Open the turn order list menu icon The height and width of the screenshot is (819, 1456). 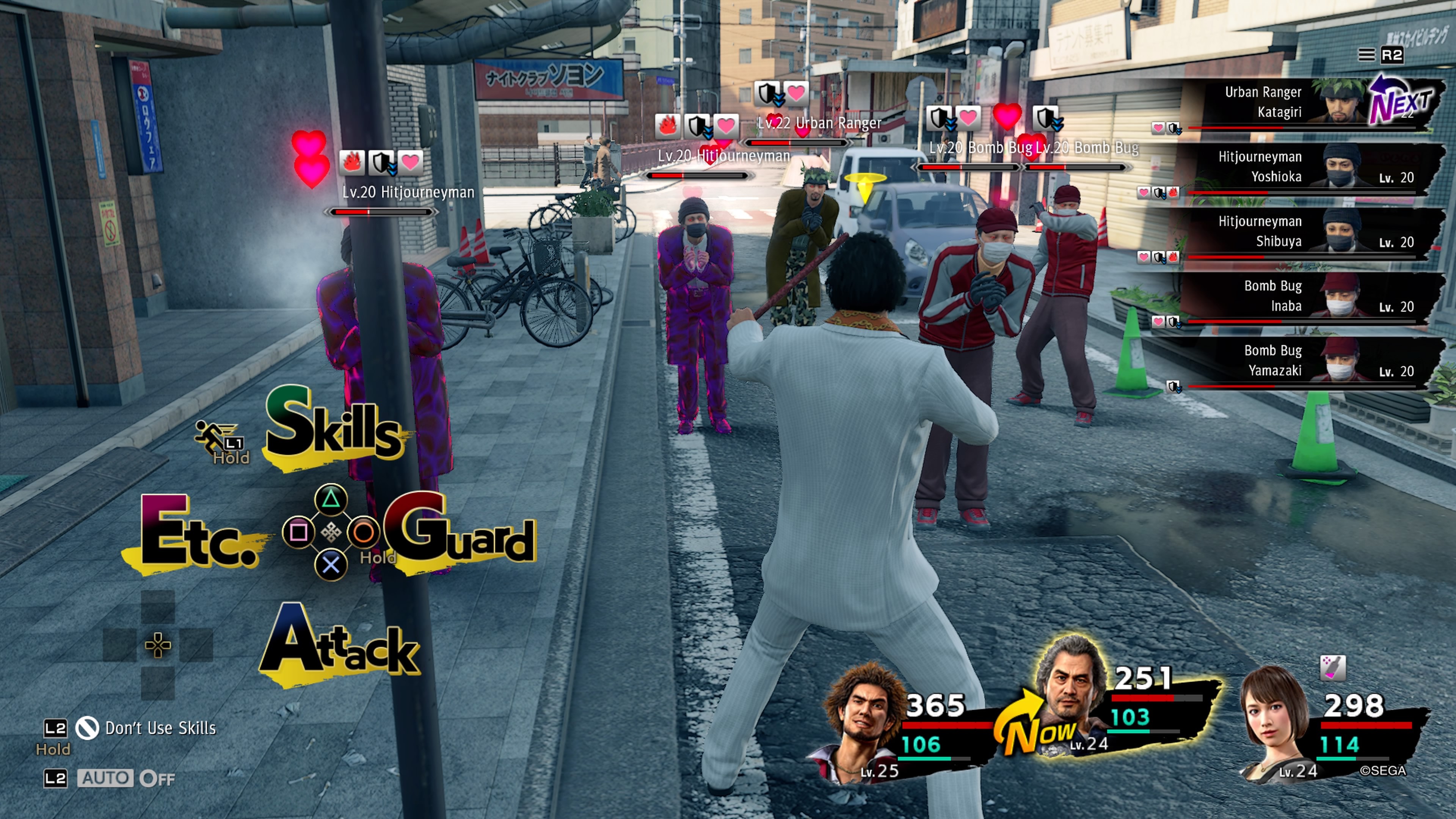click(1366, 55)
